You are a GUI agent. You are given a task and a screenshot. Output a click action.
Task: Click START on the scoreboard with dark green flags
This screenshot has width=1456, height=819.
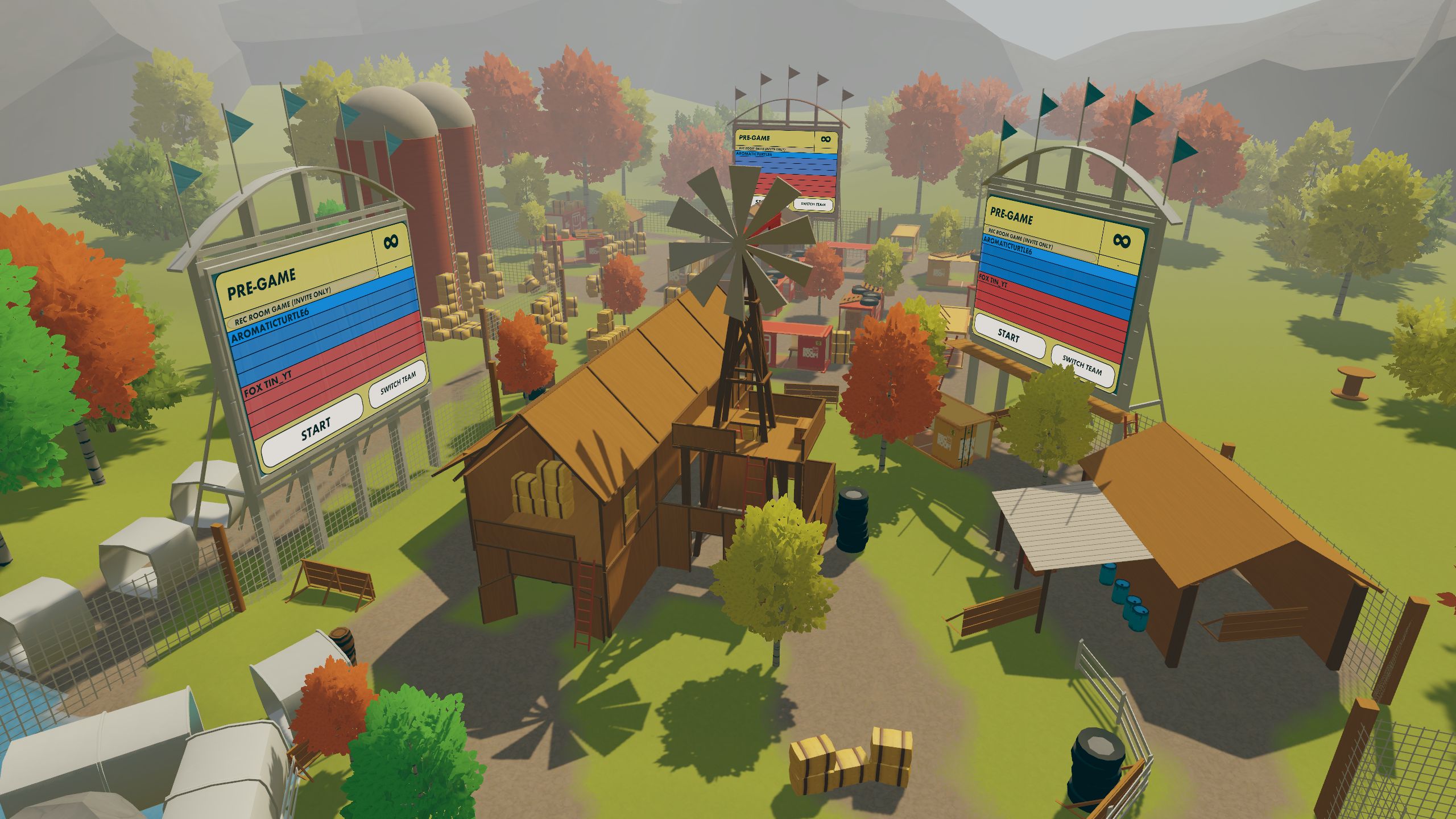click(1009, 337)
